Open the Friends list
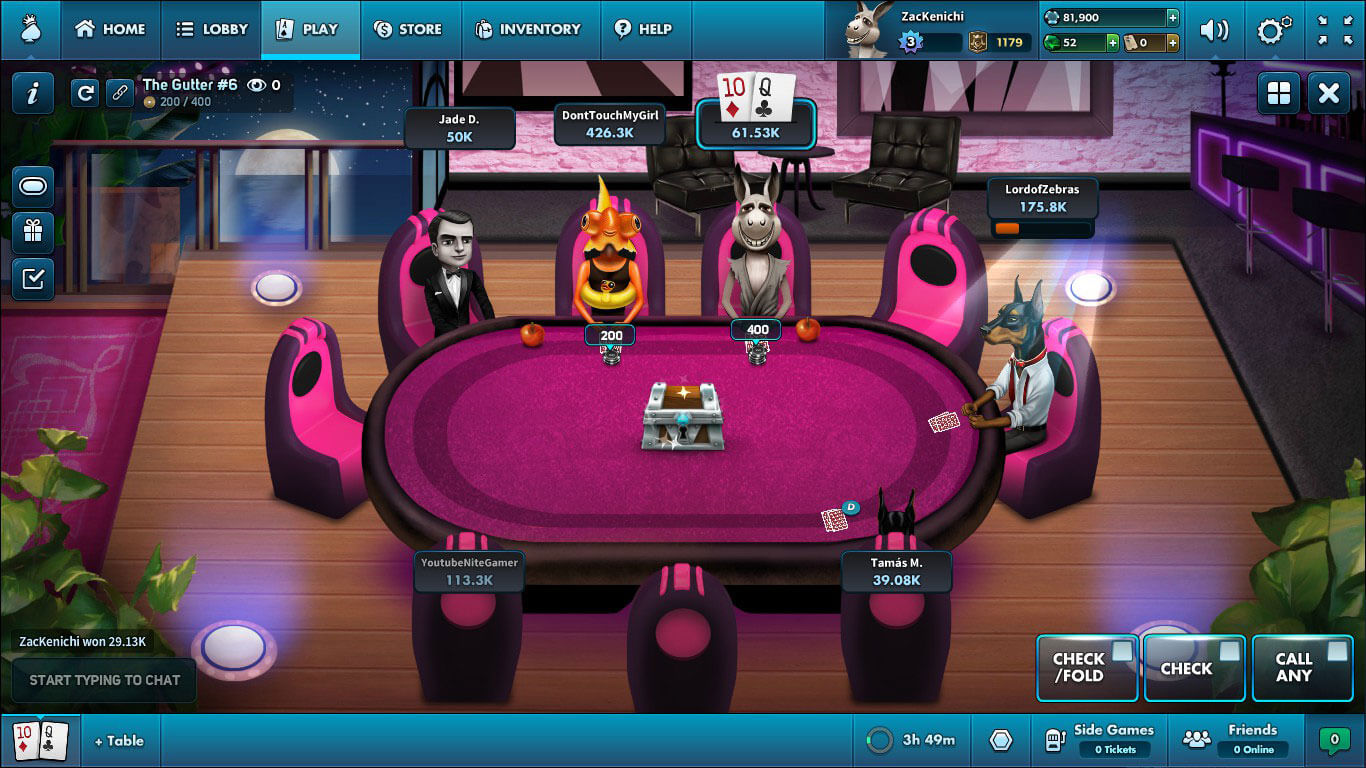The image size is (1366, 768). tap(1236, 740)
